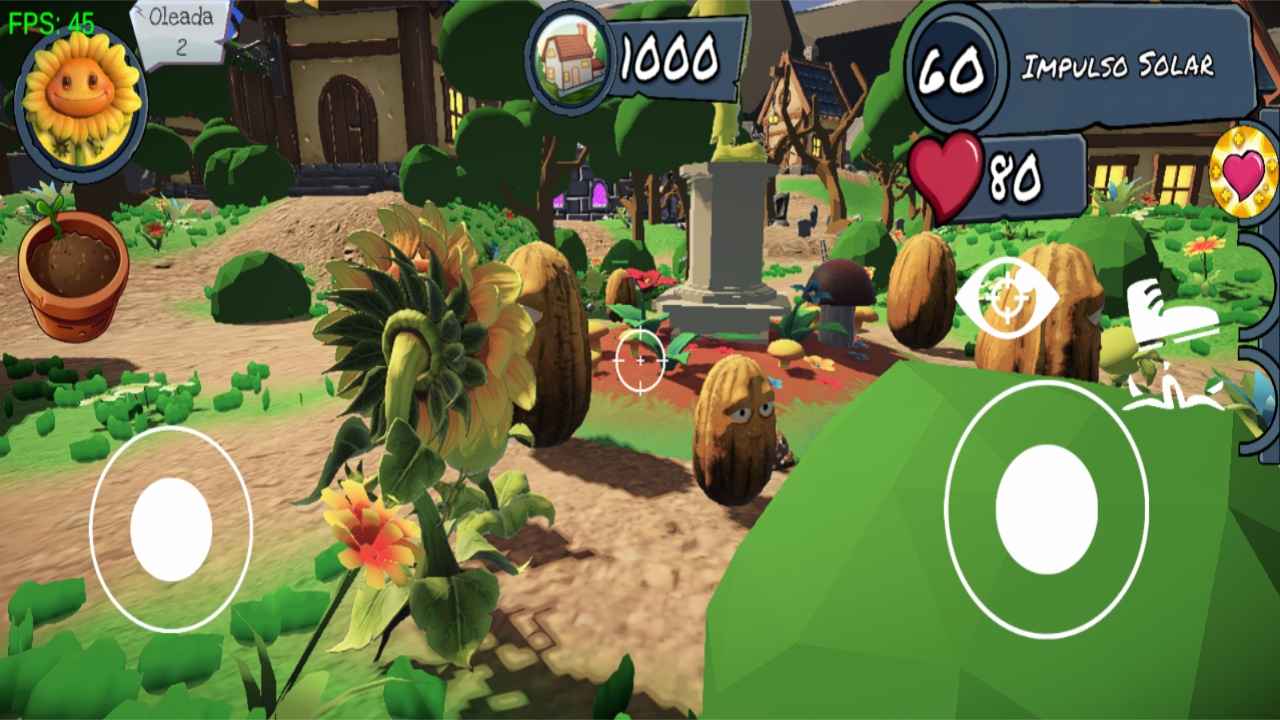Enable aim assist via the crosshair reticle

click(640, 360)
